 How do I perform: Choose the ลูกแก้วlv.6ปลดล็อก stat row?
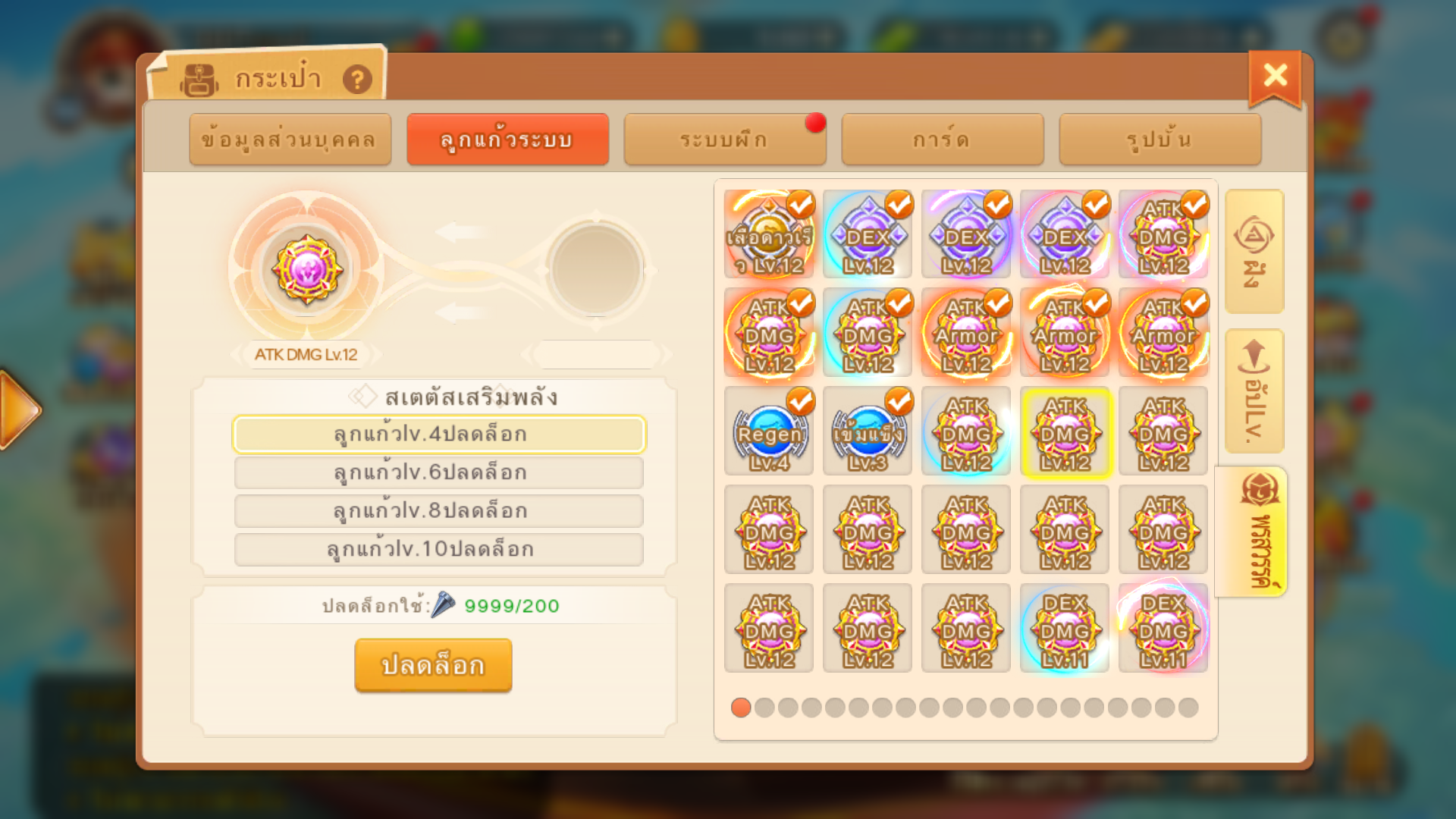pos(439,472)
